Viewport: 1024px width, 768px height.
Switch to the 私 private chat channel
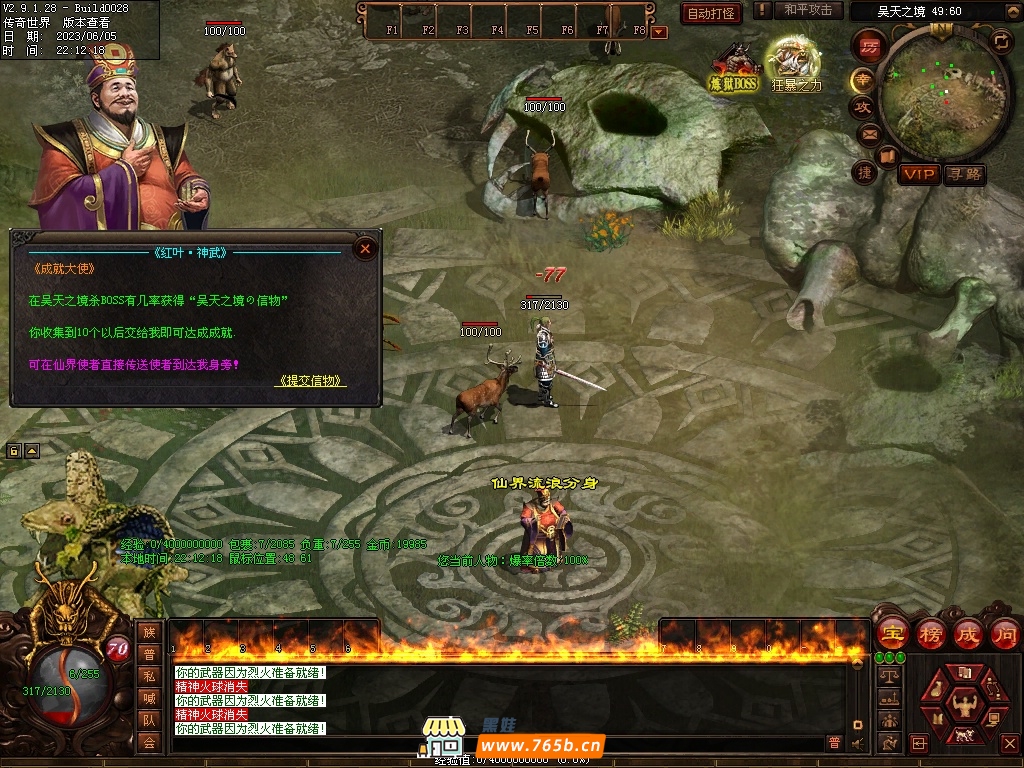point(149,675)
